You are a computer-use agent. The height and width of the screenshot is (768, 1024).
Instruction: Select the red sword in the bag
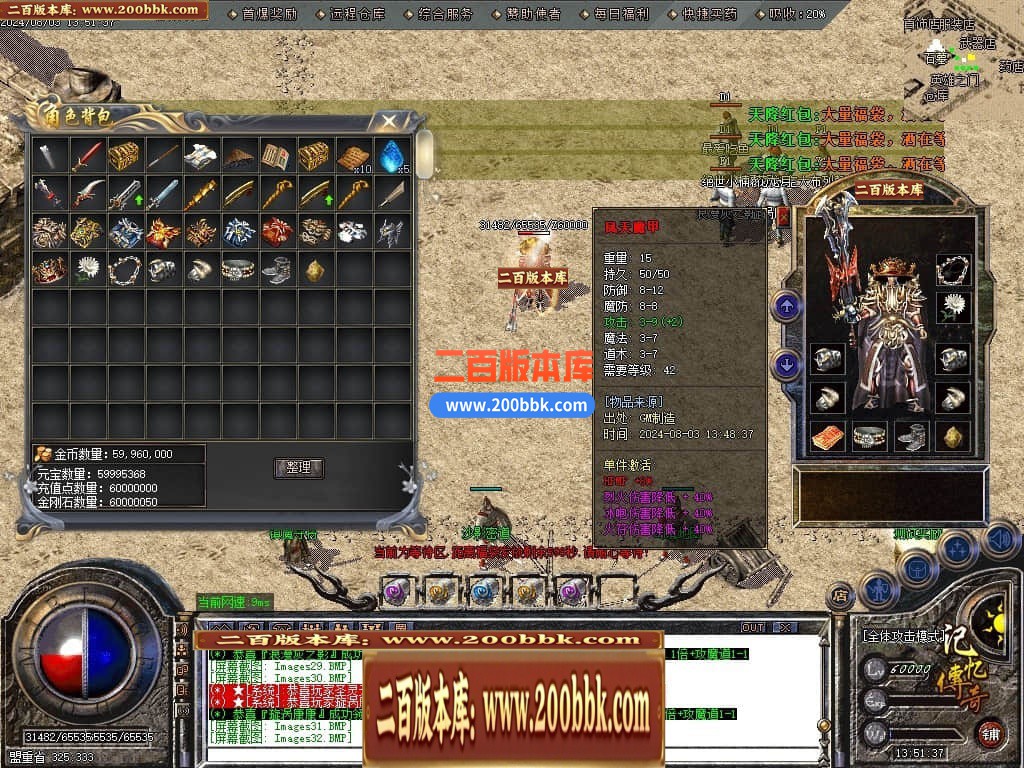[x=87, y=155]
